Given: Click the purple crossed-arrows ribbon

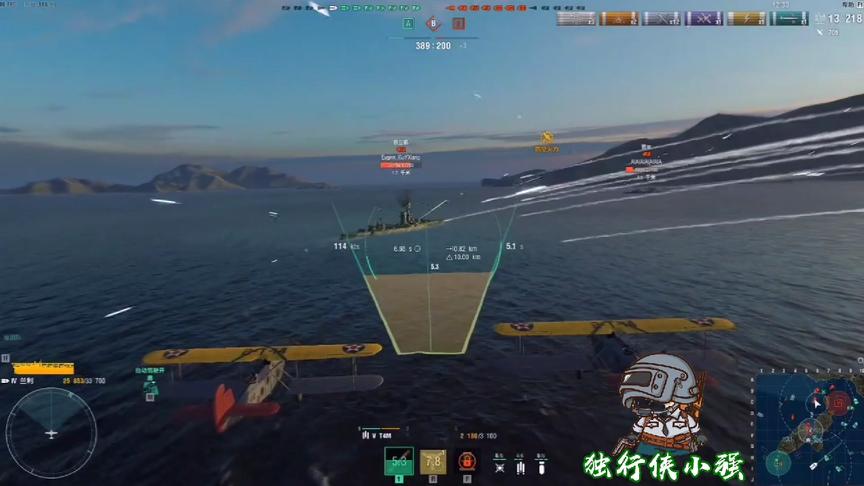Looking at the screenshot, I should pos(703,18).
